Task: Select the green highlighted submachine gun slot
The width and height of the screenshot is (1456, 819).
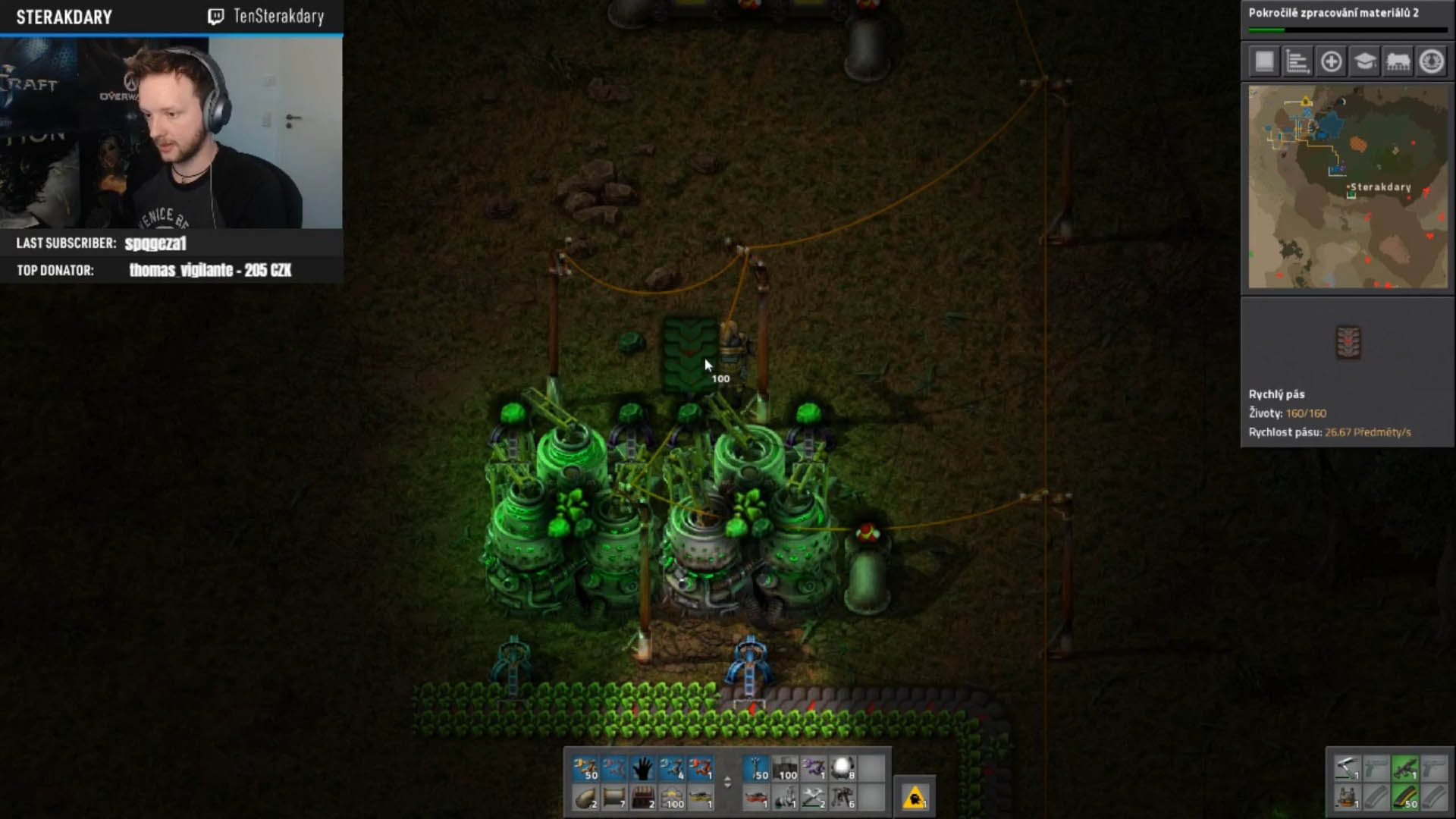Action: [x=1404, y=768]
